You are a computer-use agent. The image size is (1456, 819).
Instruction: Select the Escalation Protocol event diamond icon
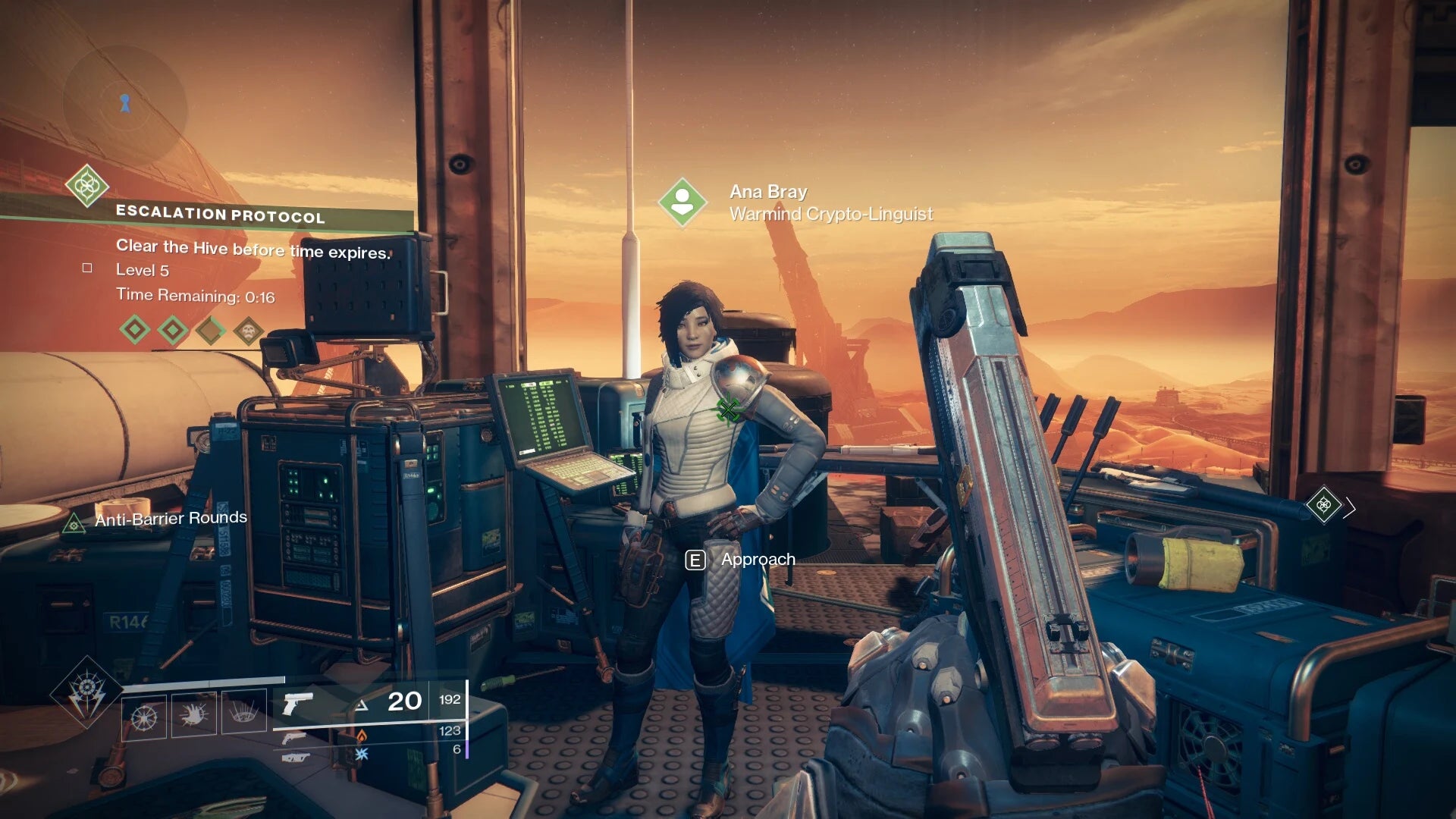[x=86, y=185]
